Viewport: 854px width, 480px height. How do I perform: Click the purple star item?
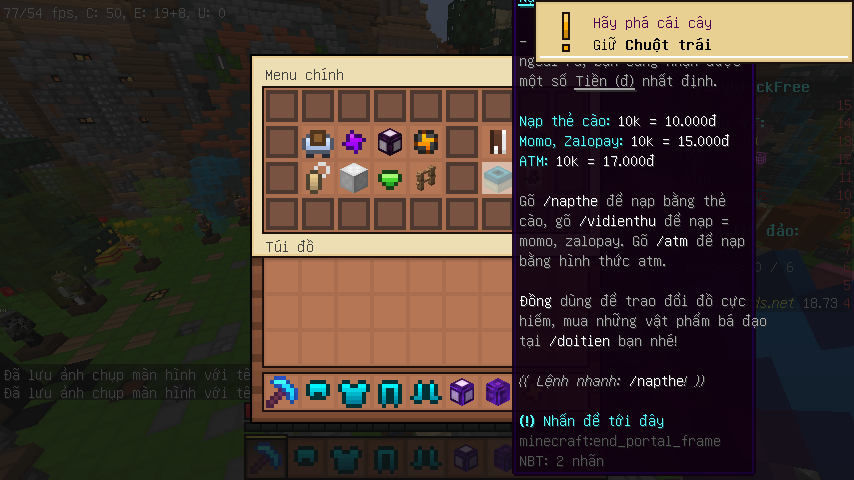(x=354, y=142)
